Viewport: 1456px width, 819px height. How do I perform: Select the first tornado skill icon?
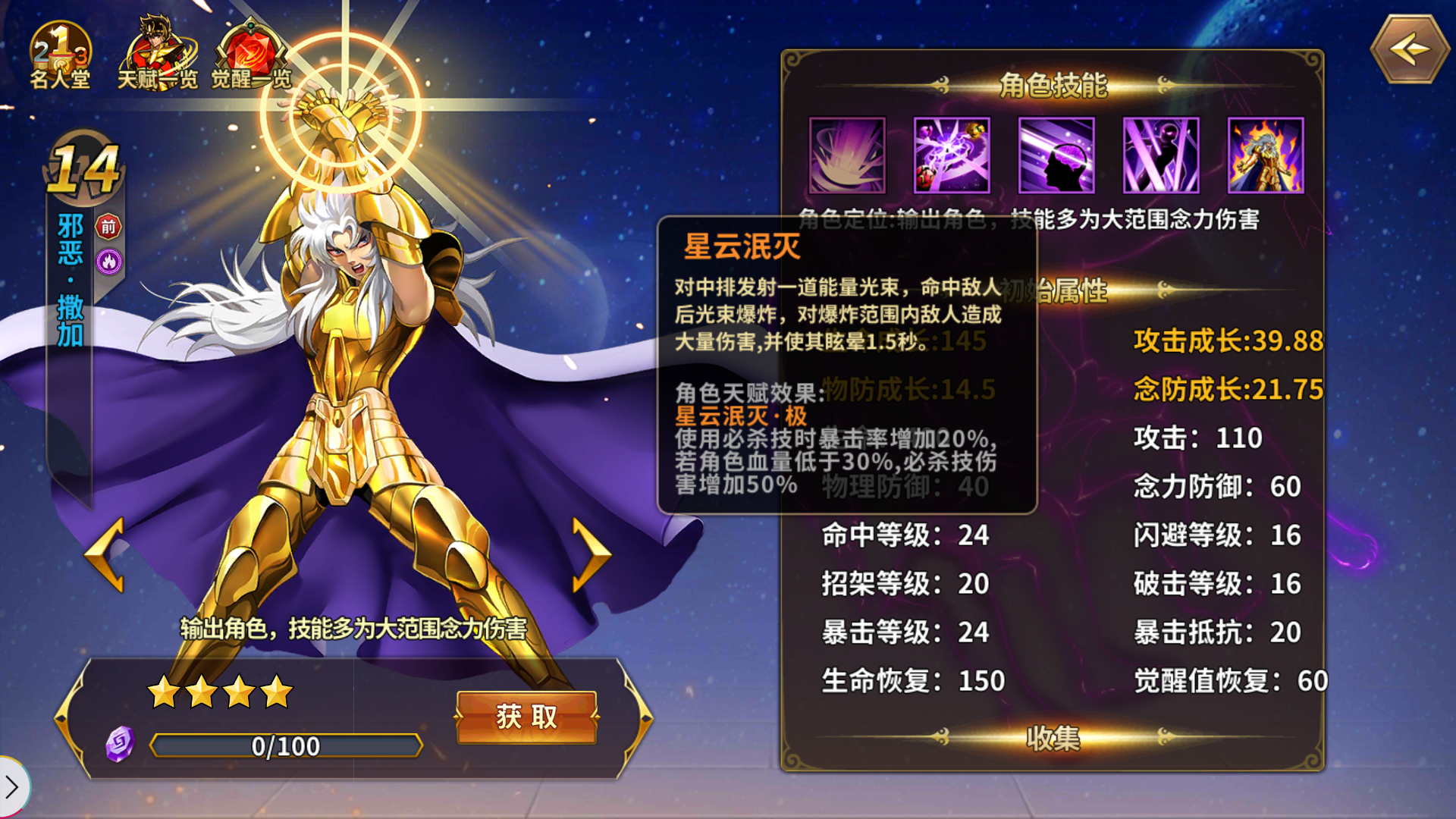[x=847, y=155]
